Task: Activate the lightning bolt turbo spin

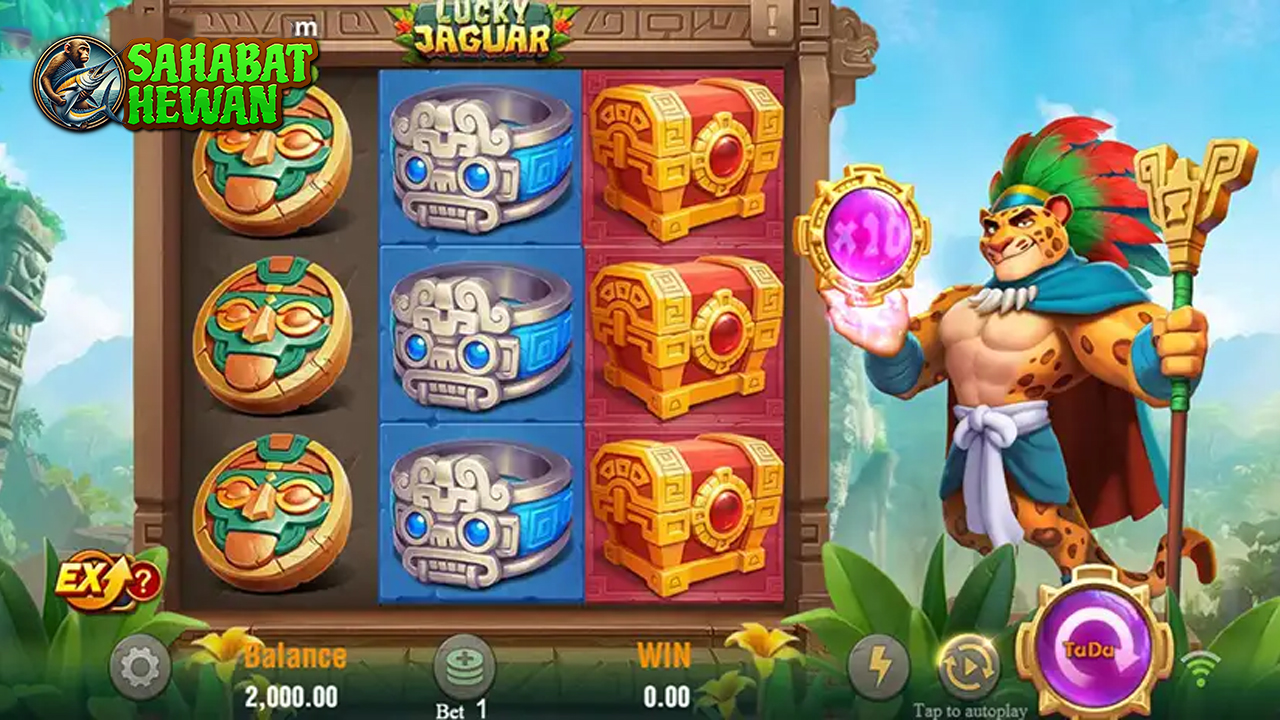Action: 878,666
